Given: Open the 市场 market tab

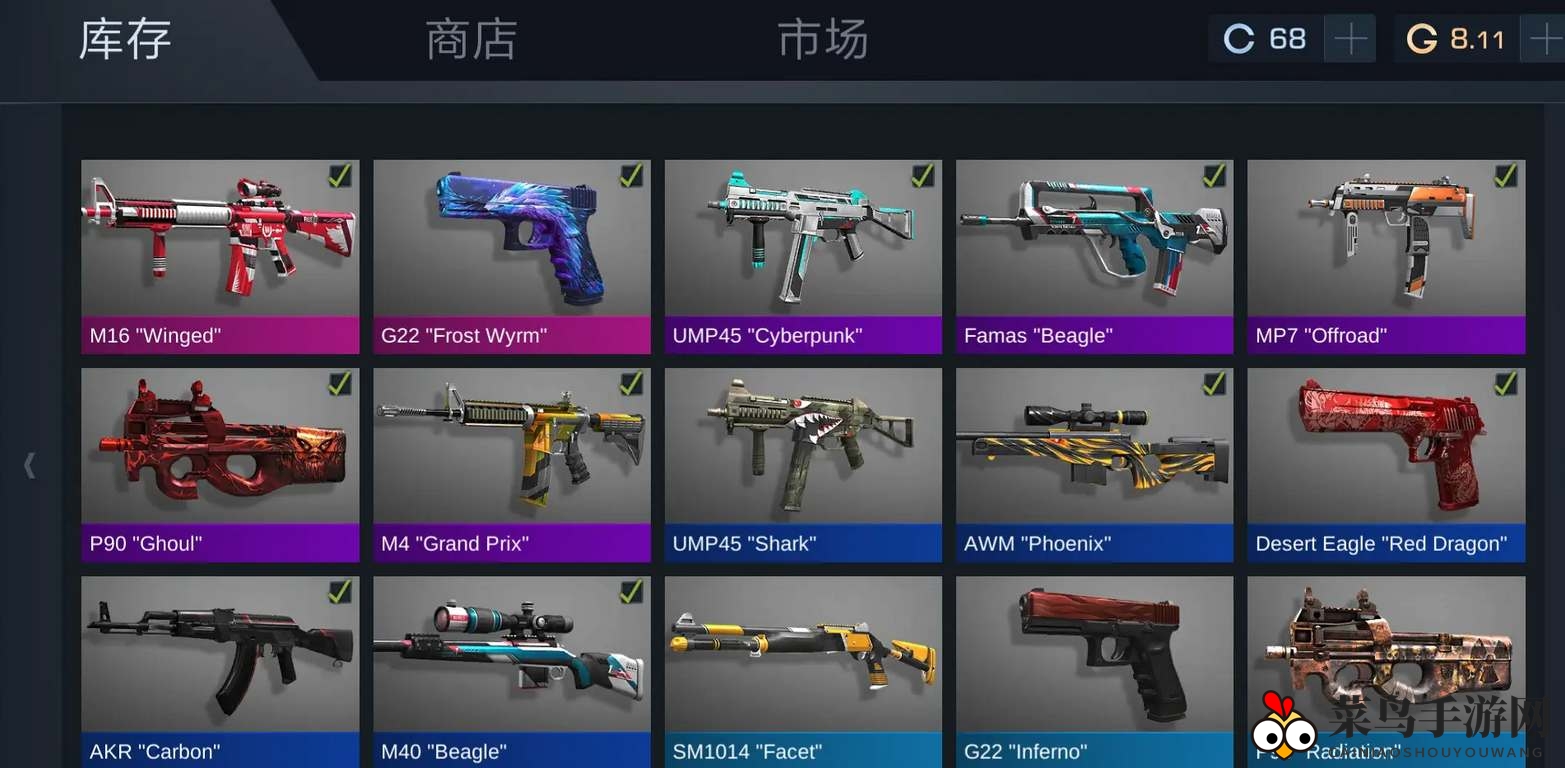Looking at the screenshot, I should (x=822, y=41).
